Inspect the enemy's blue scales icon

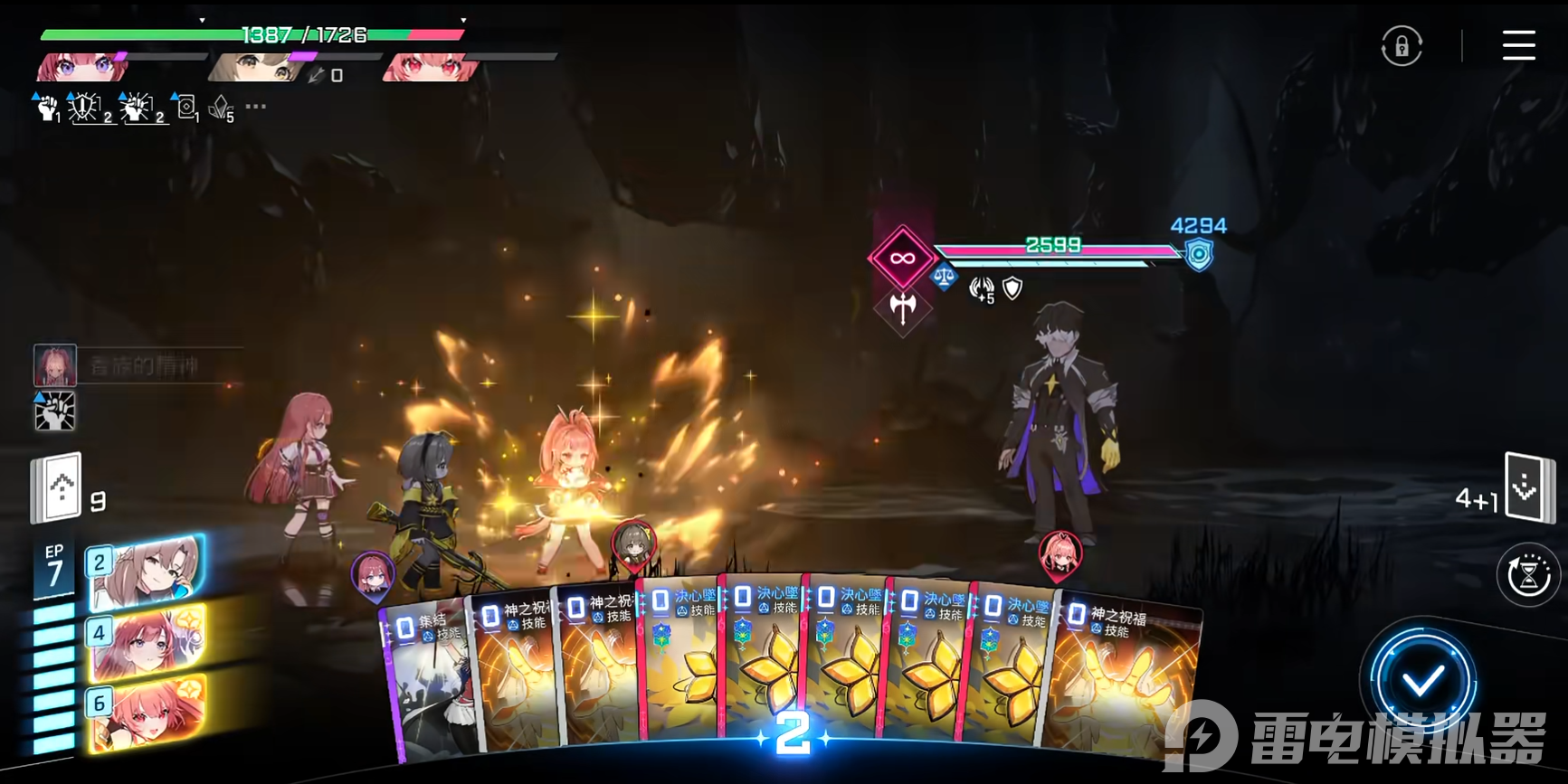[943, 277]
